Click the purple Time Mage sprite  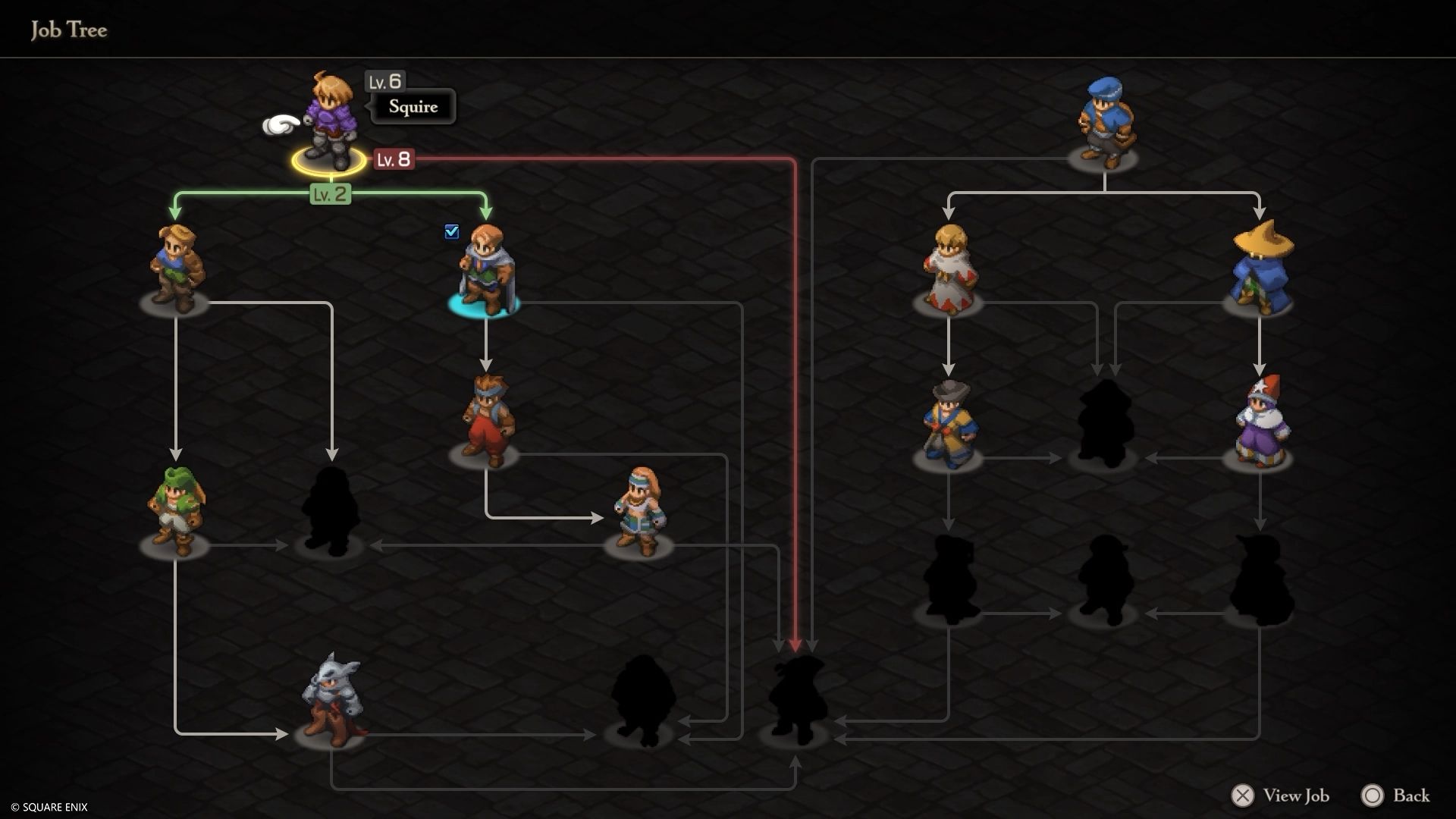click(x=1263, y=421)
